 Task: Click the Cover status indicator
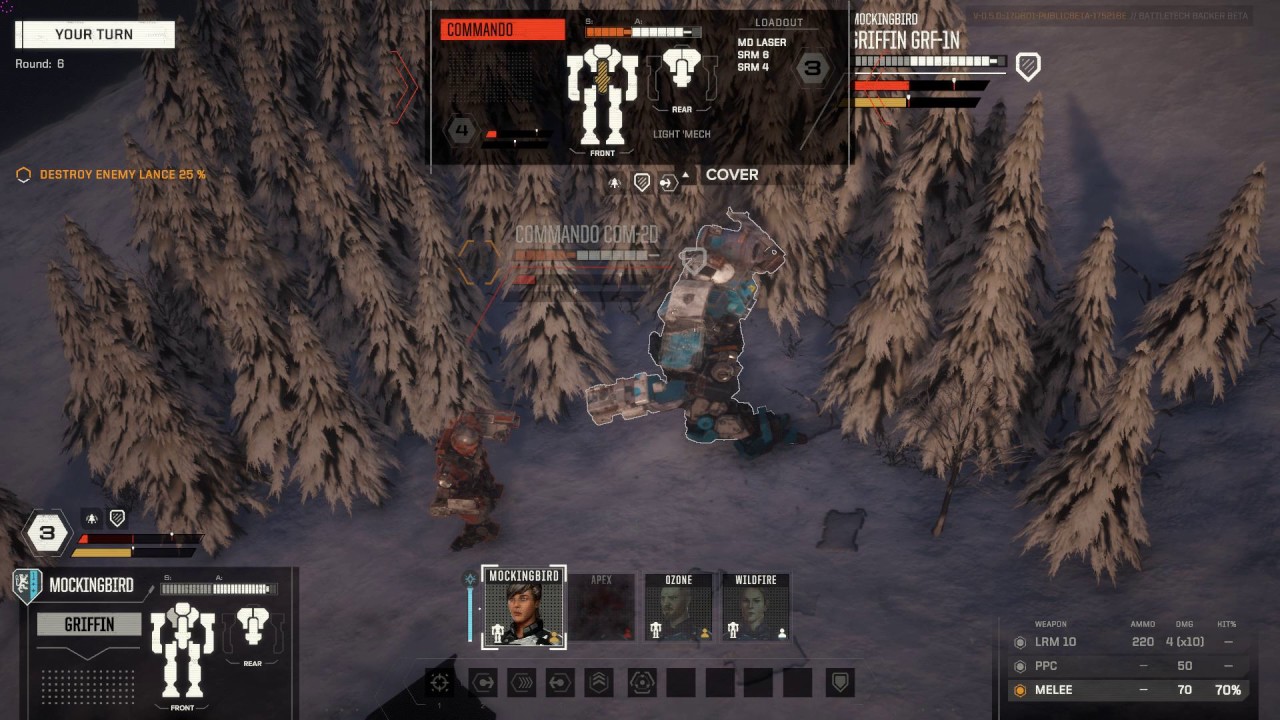(732, 175)
